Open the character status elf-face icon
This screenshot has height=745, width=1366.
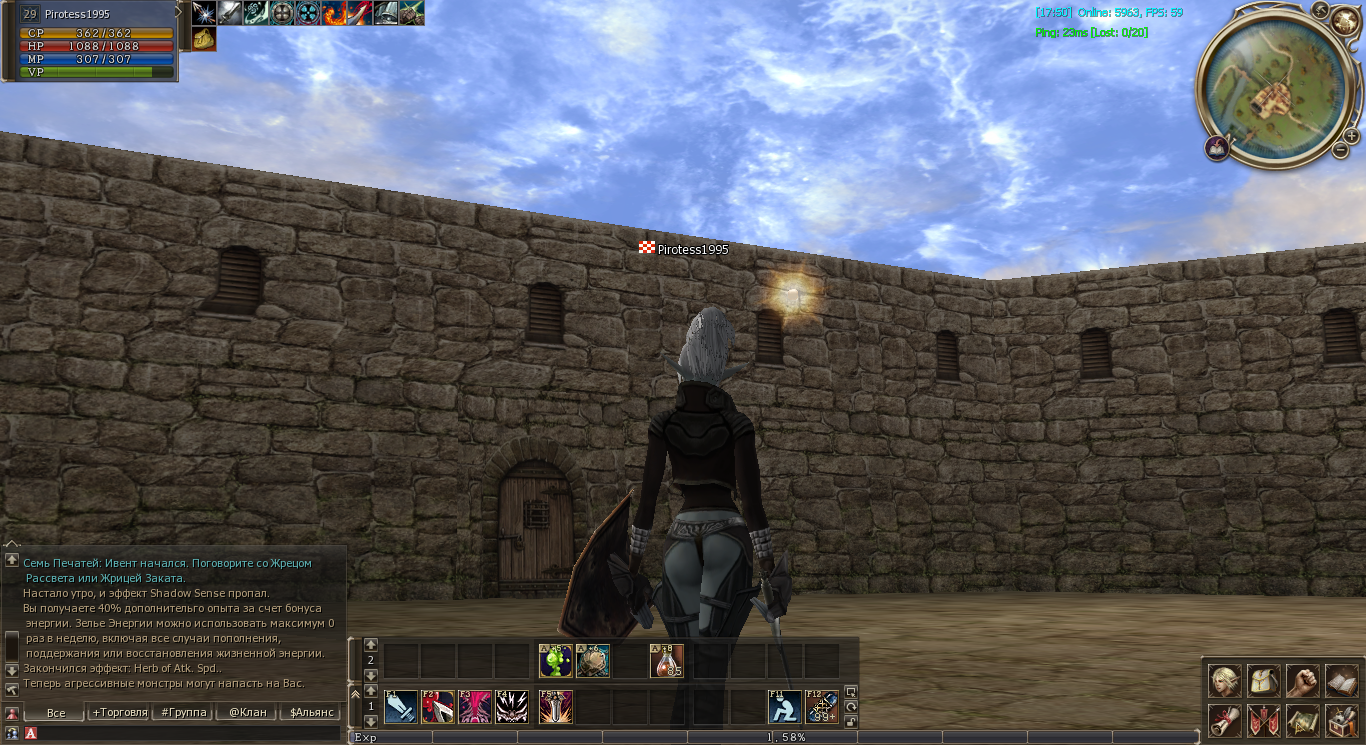(x=1225, y=681)
